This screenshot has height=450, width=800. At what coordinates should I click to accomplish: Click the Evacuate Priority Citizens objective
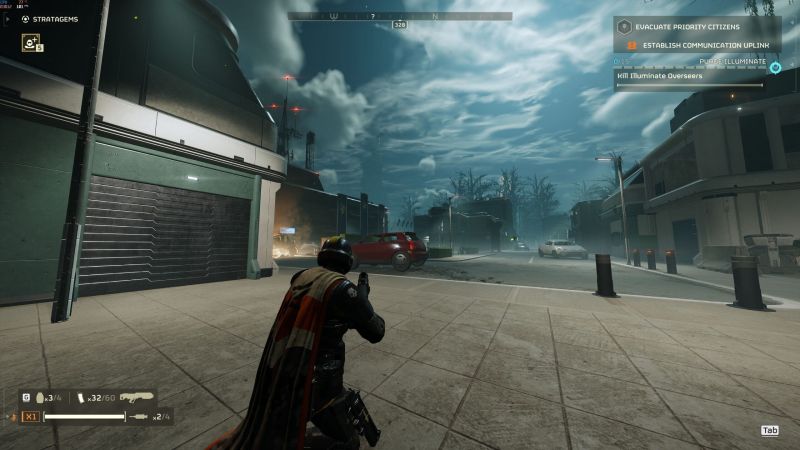click(x=690, y=27)
